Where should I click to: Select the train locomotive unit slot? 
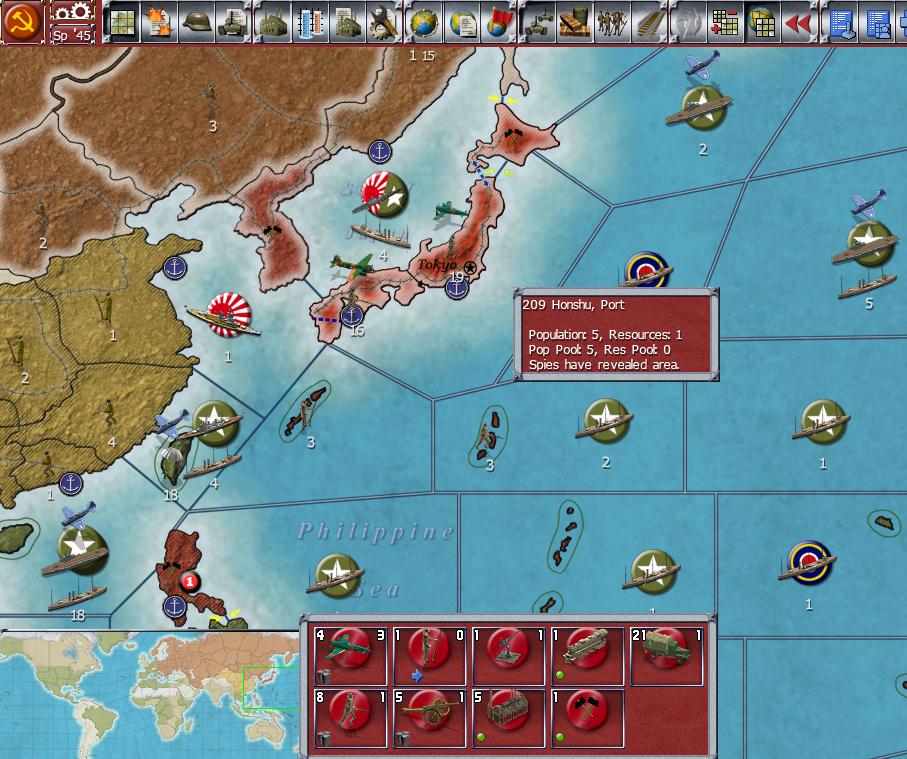(588, 656)
